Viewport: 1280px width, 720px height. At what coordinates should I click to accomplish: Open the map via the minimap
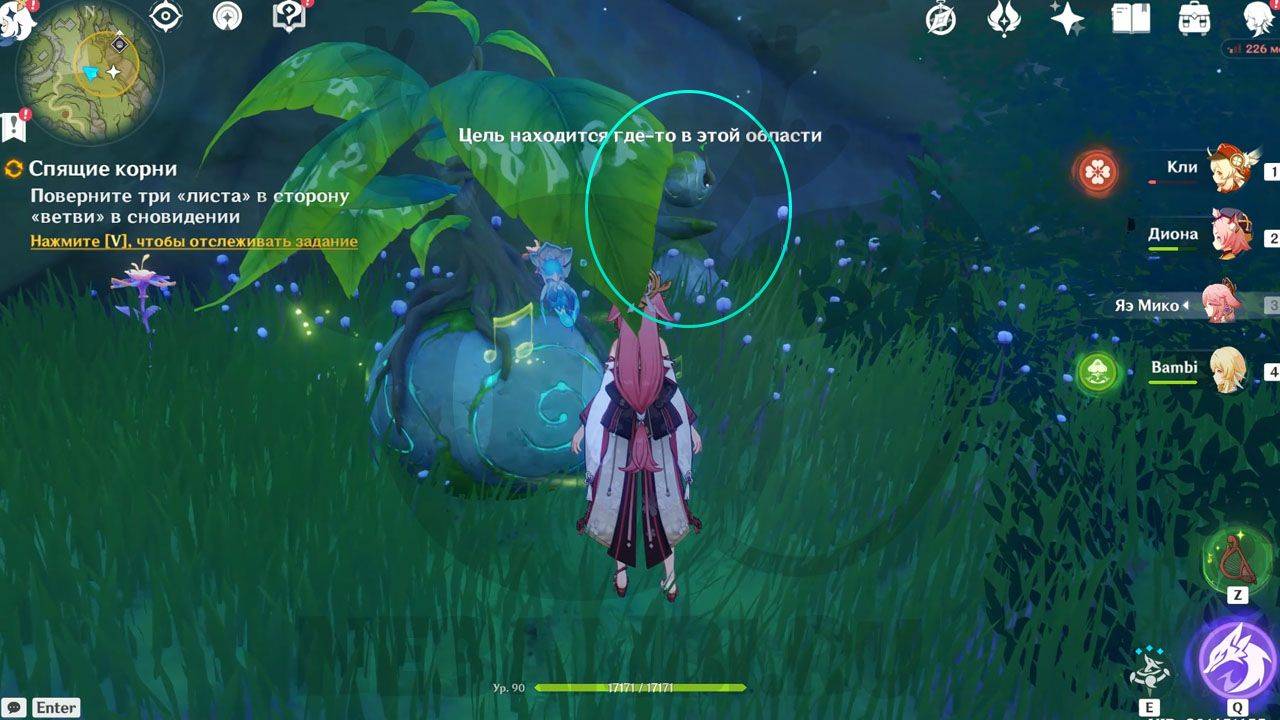(x=90, y=62)
